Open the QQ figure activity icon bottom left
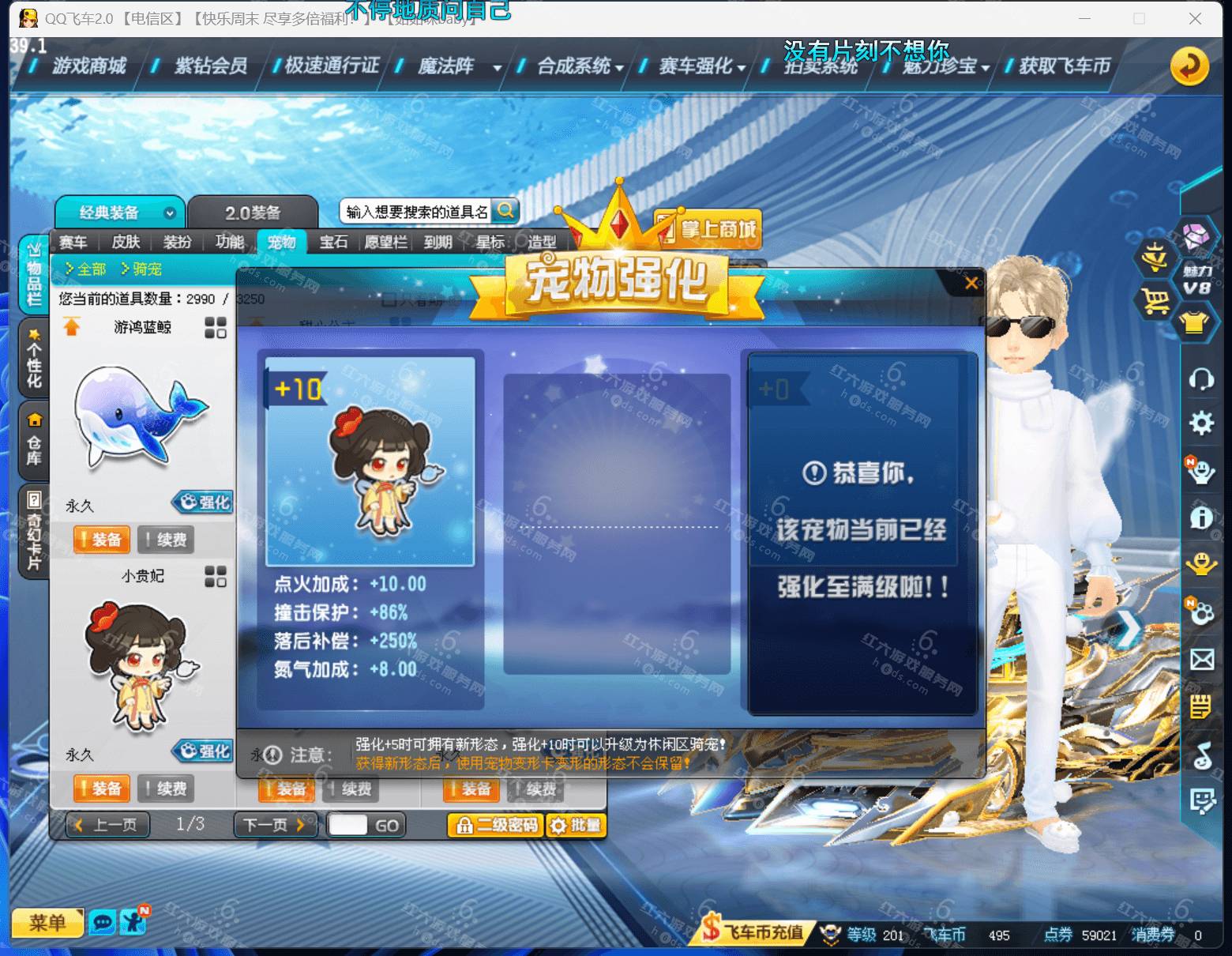The height and width of the screenshot is (956, 1232). coord(133,922)
